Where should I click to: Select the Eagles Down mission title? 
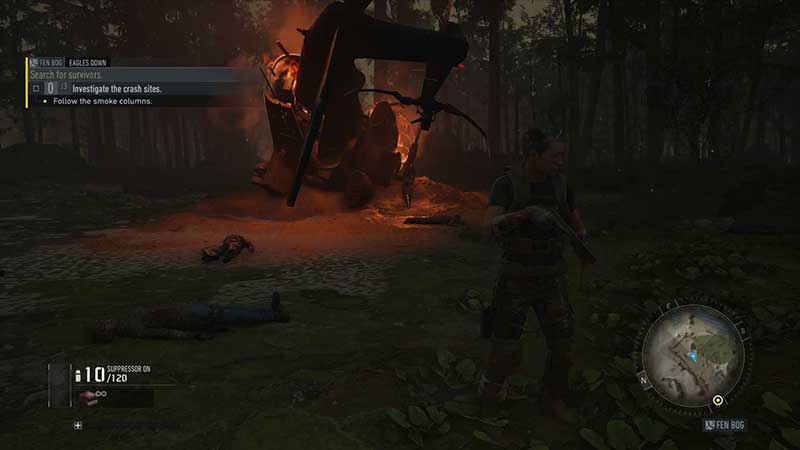click(x=88, y=63)
